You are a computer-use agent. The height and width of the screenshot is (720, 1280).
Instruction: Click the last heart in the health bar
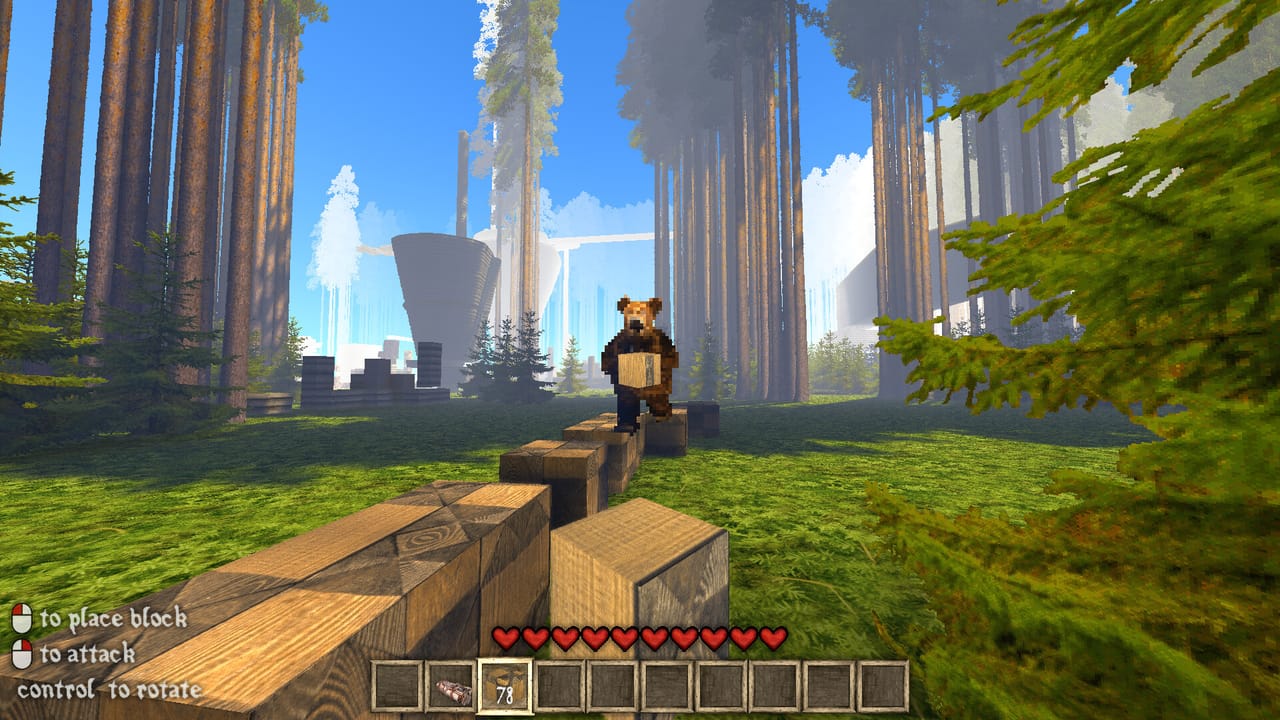click(x=770, y=635)
